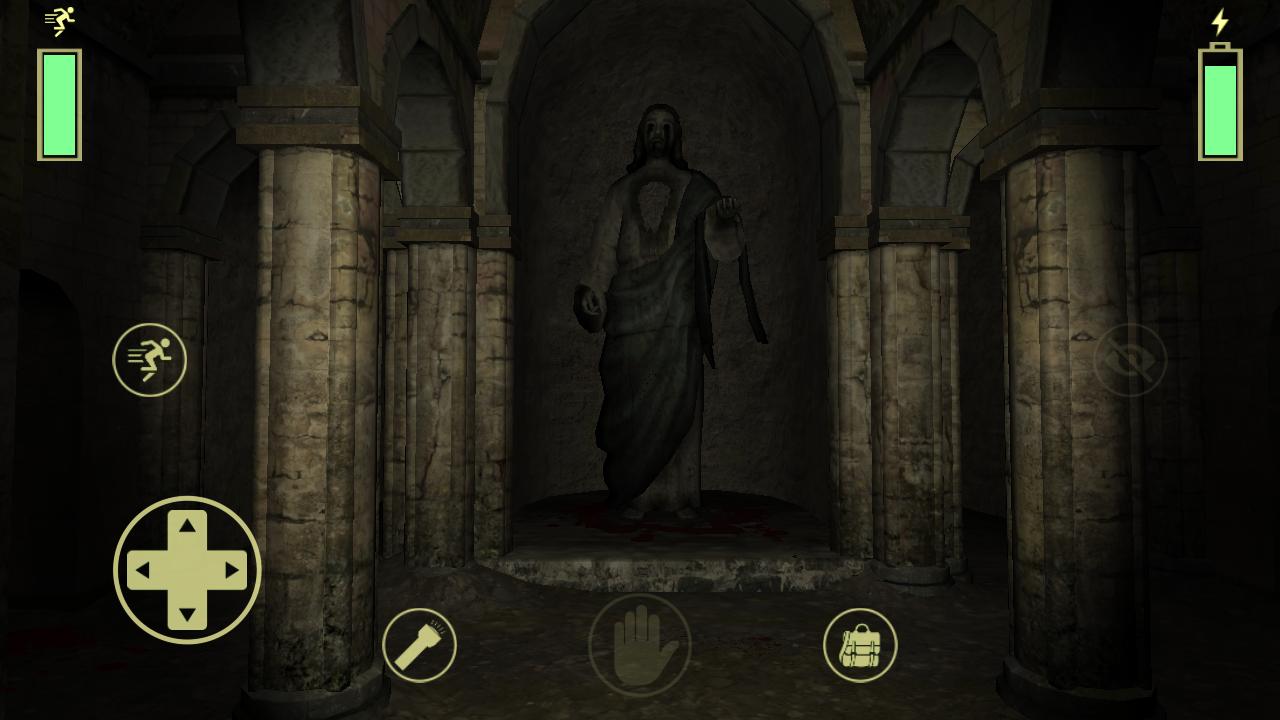Image resolution: width=1280 pixels, height=720 pixels.
Task: Open the backpack inventory
Action: 859,645
